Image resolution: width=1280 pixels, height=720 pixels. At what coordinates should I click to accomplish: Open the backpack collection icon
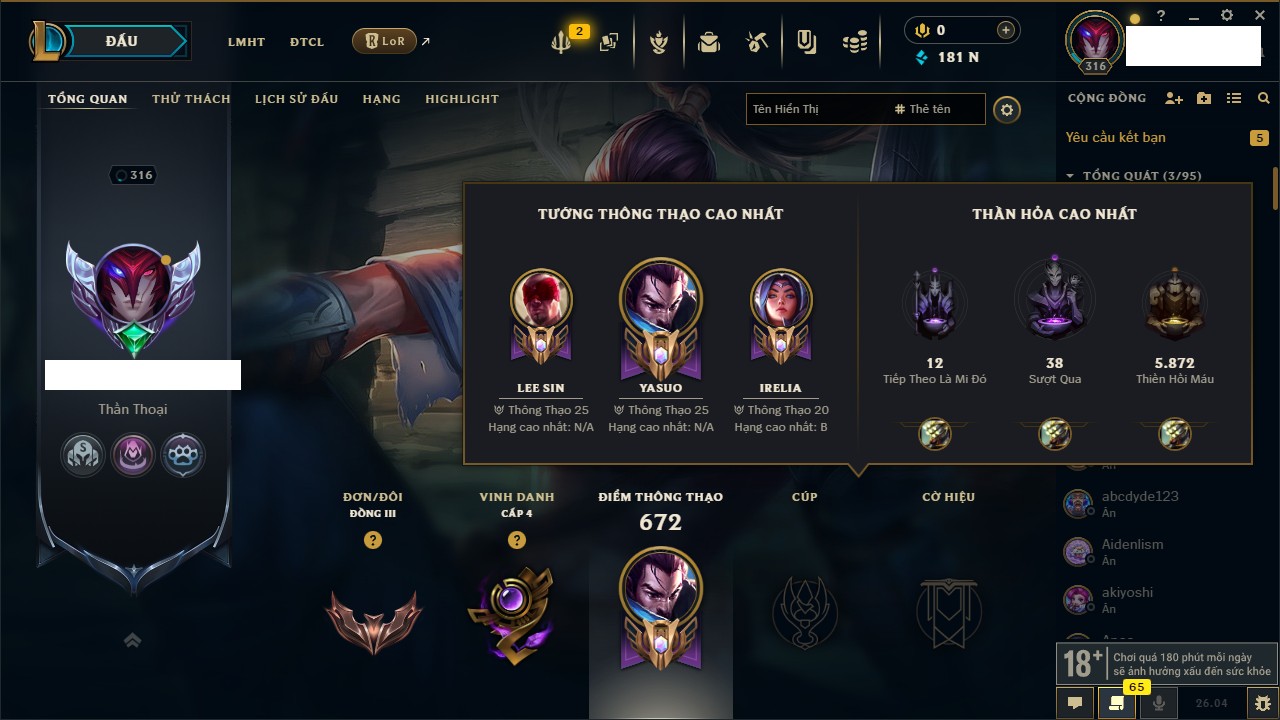[x=709, y=42]
